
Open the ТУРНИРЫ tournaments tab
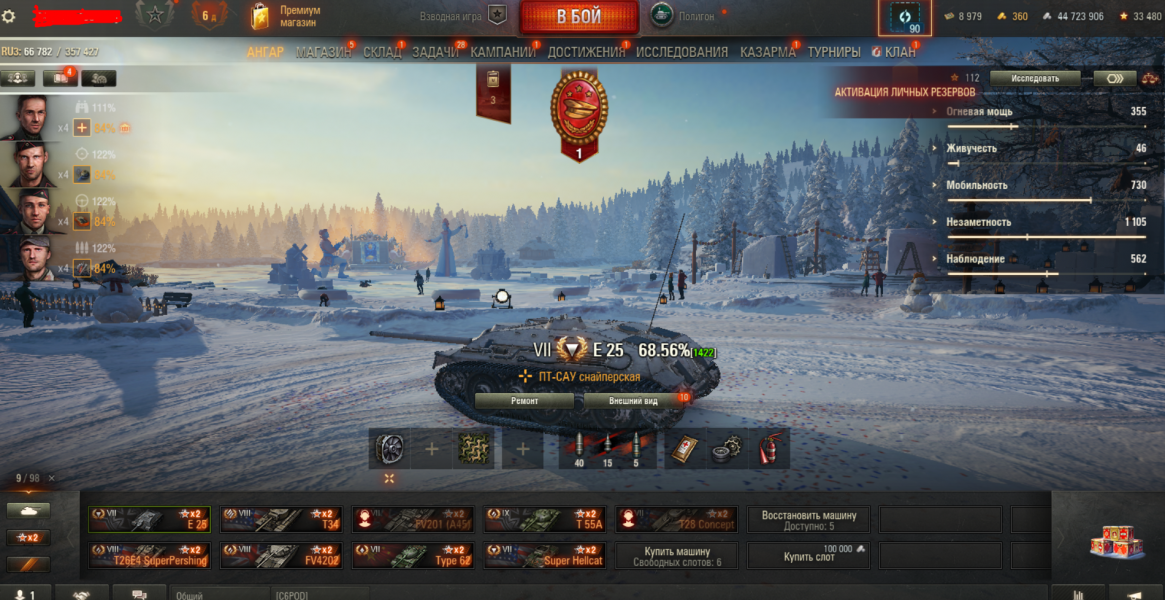[834, 52]
